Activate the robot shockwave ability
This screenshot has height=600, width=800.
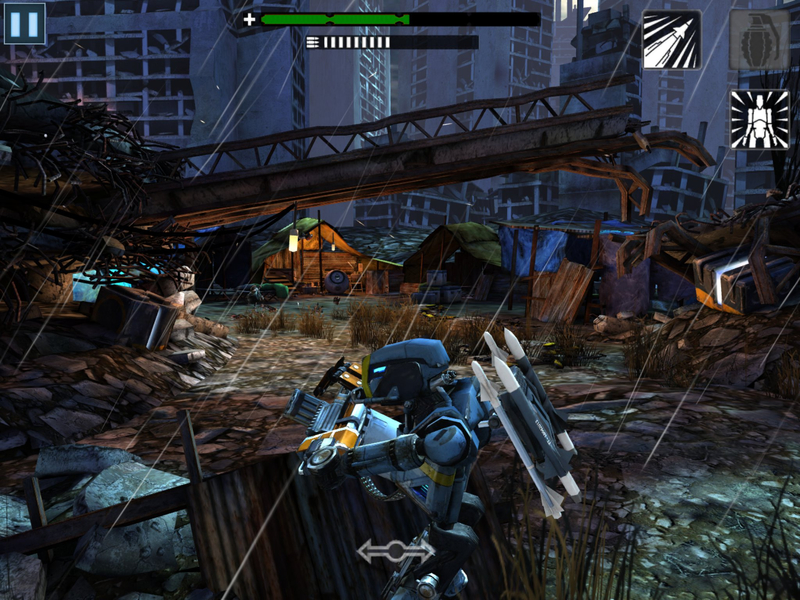click(x=759, y=119)
